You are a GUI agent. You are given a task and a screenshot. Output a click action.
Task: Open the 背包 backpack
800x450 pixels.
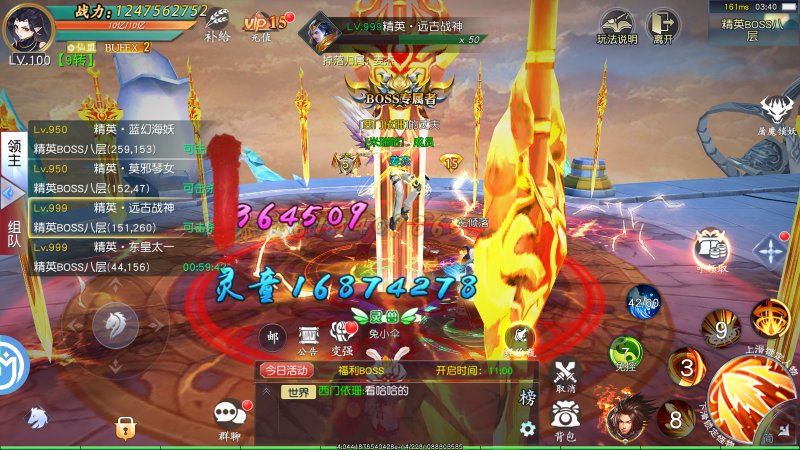click(565, 419)
